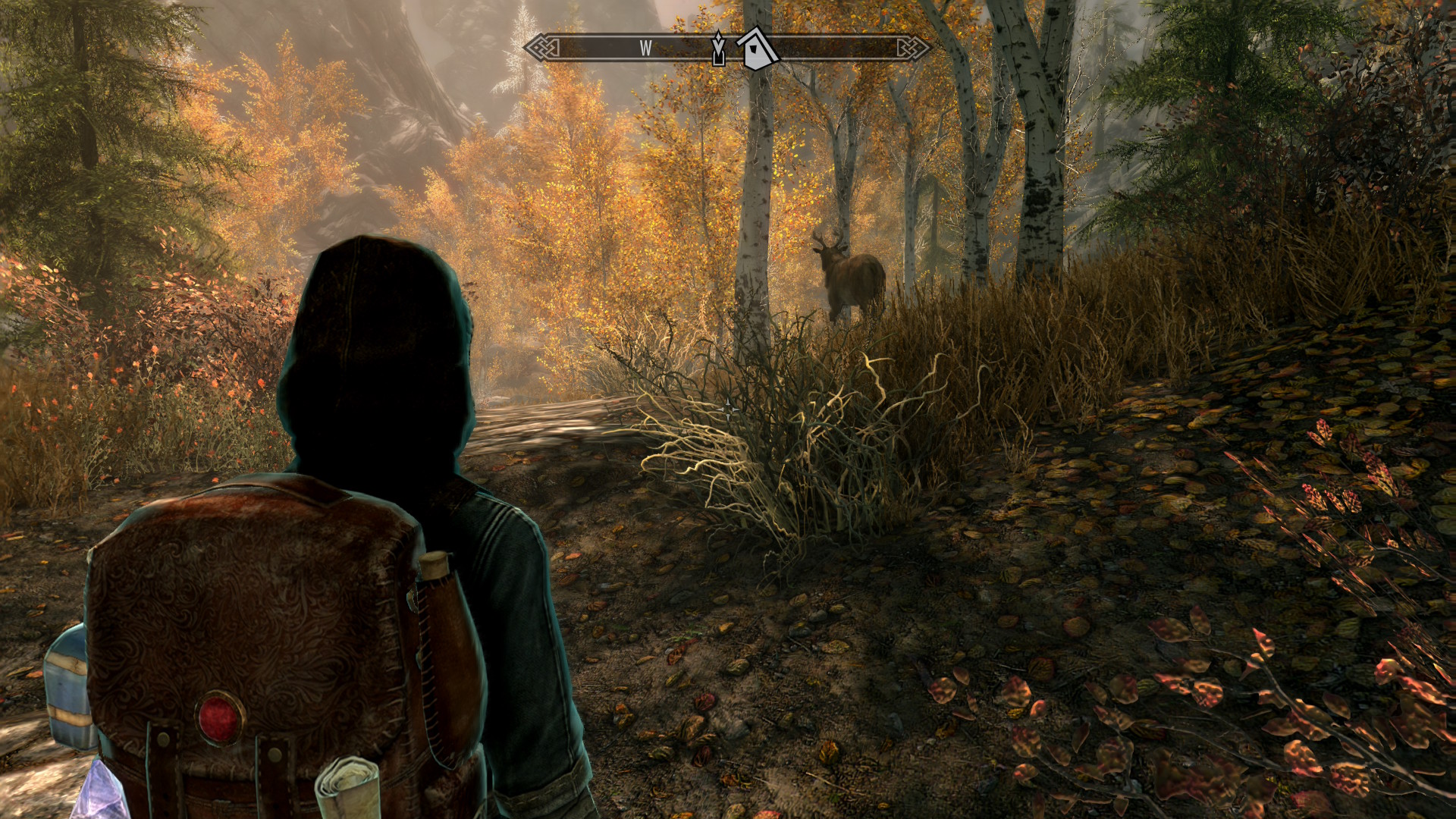Click the small quest marker on compass
Viewport: 1456px width, 819px height.
[x=718, y=50]
